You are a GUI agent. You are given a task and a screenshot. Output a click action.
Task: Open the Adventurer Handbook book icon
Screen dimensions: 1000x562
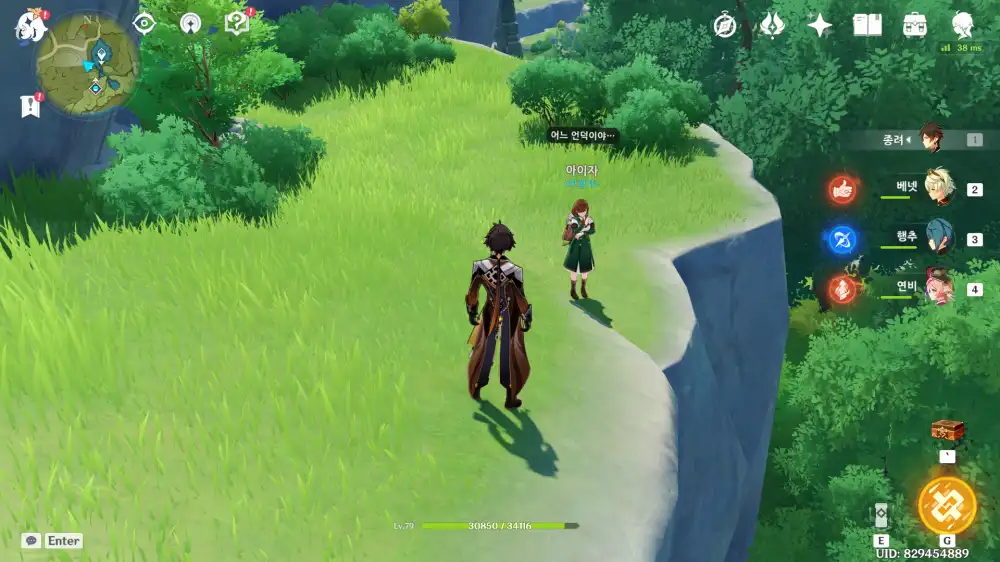tap(867, 26)
